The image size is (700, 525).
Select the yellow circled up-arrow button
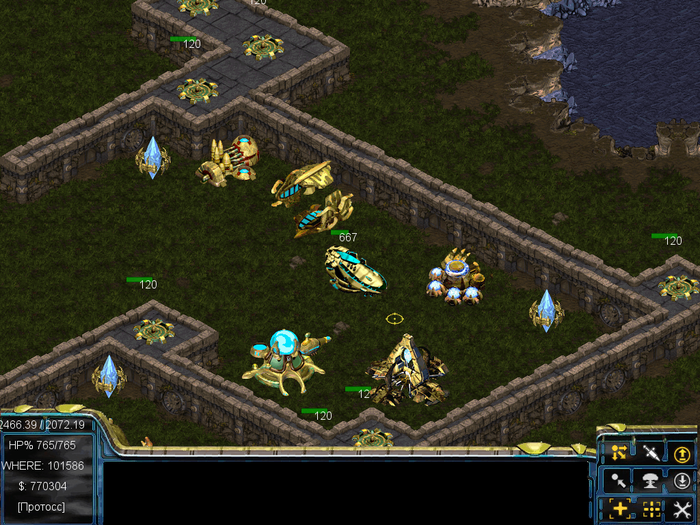point(682,454)
